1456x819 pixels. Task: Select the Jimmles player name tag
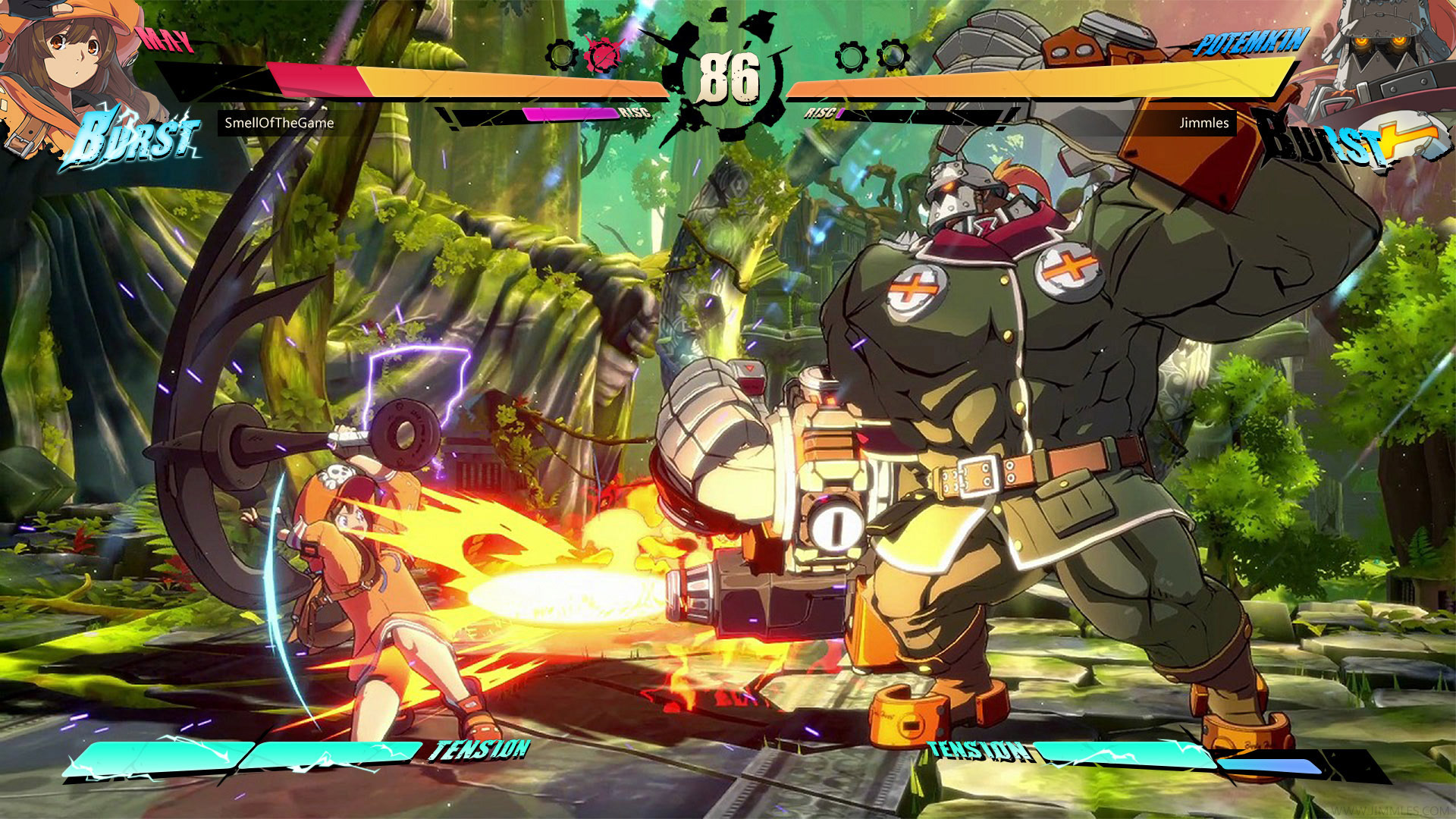pyautogui.click(x=1203, y=123)
